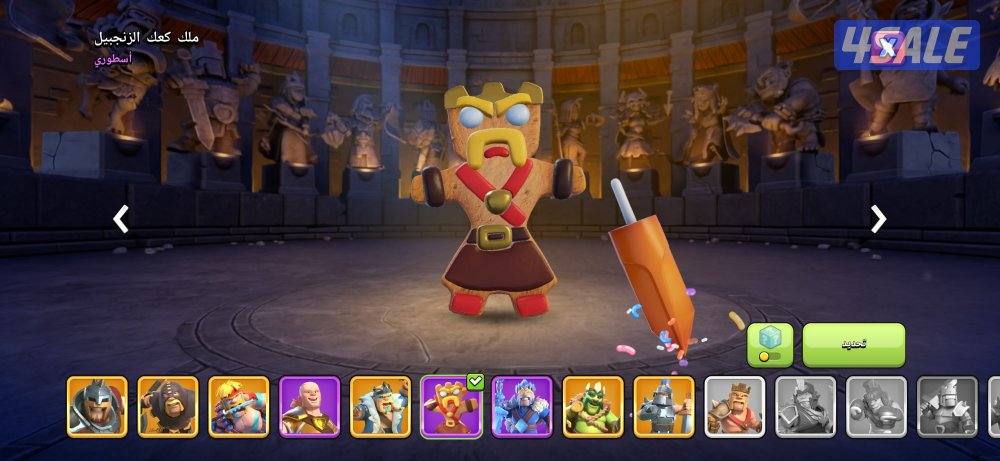Select the gingerbread king skin thumbnail
This screenshot has height=461, width=1000.
point(452,407)
